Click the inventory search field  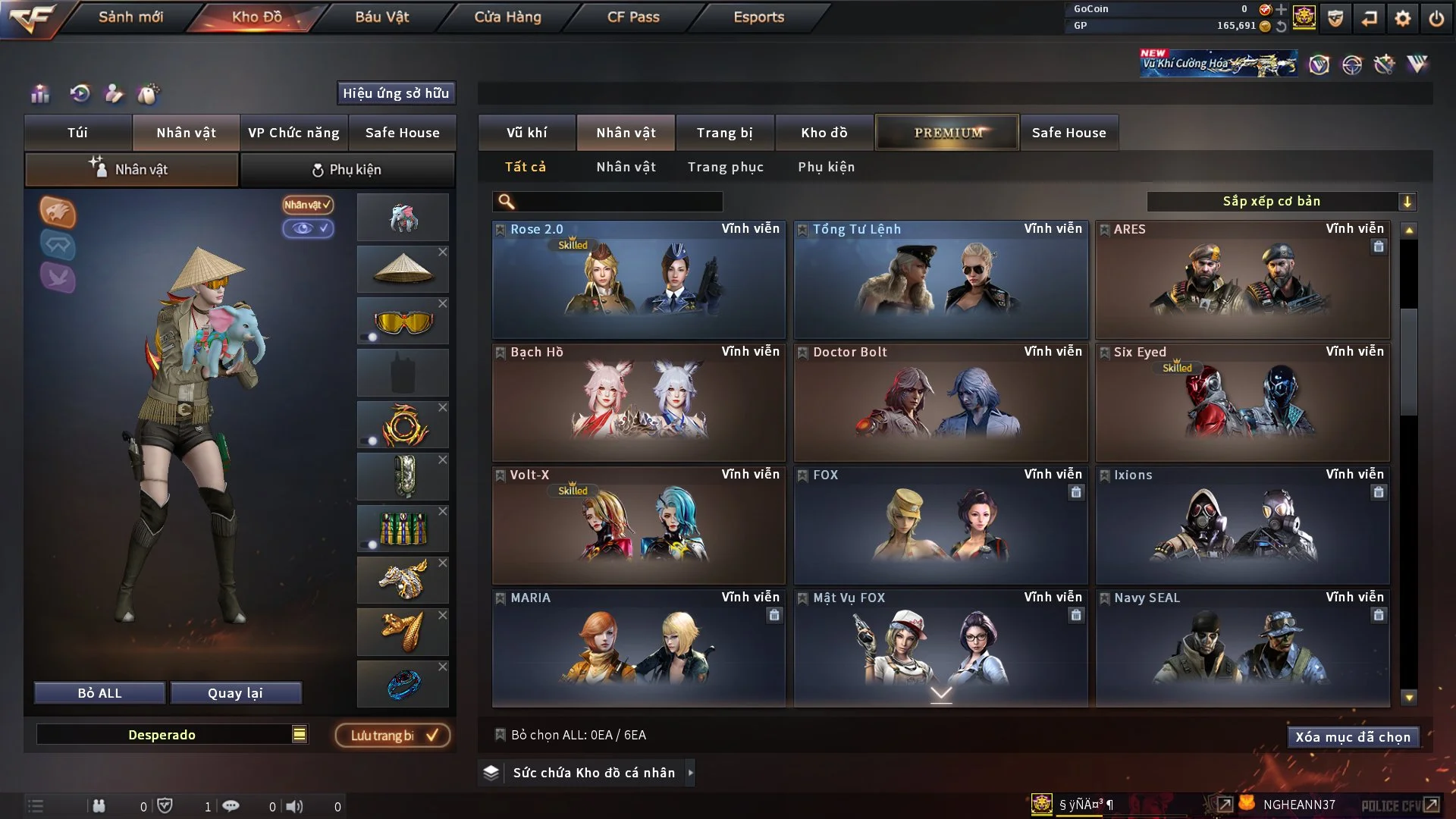618,201
